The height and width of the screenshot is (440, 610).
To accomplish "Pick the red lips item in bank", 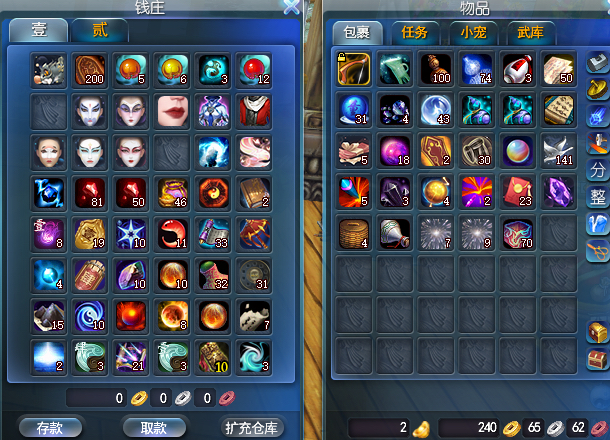I will pos(173,110).
